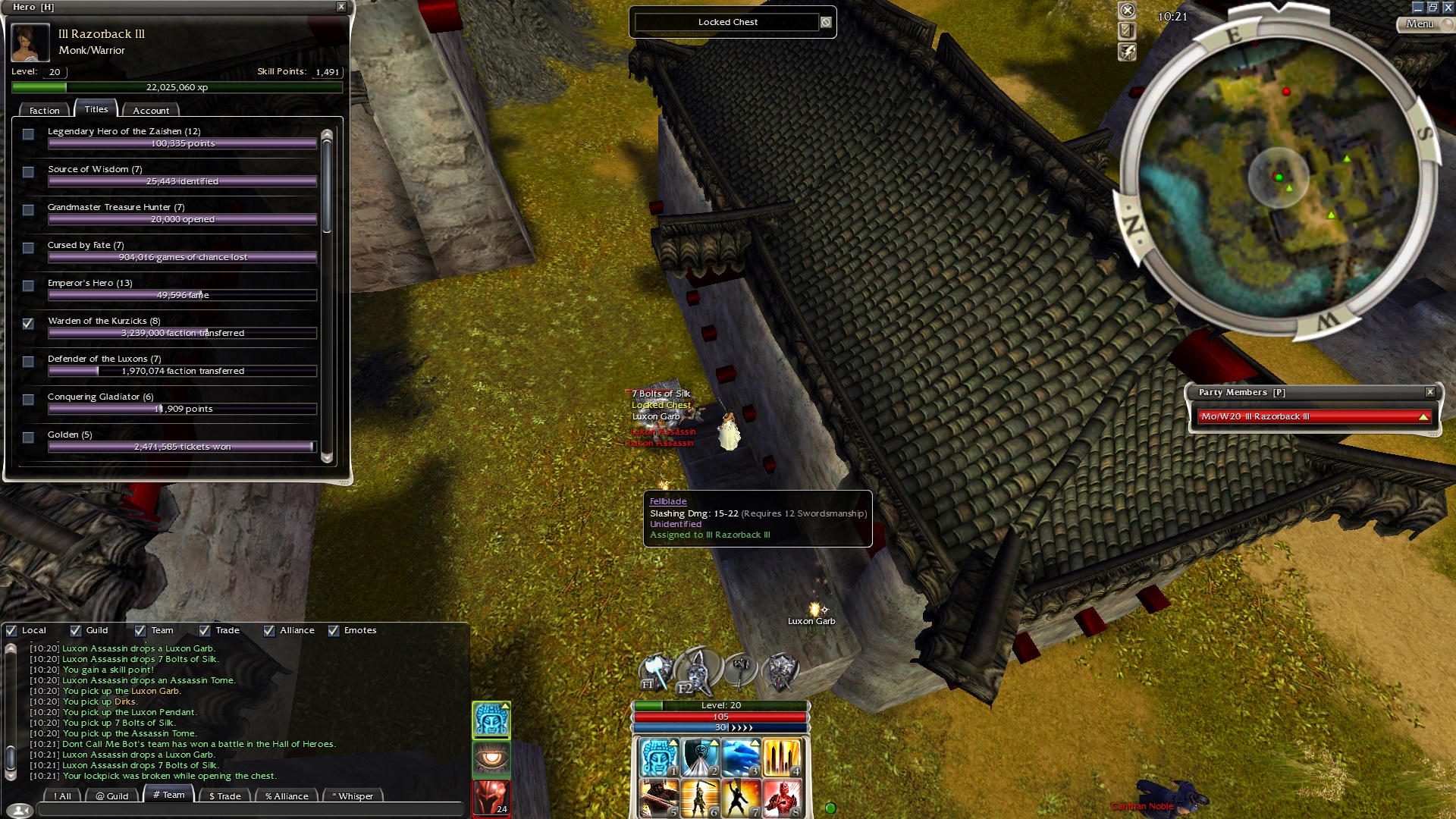Image resolution: width=1456 pixels, height=819 pixels.
Task: Switch chat channel to Guild
Action: click(112, 795)
